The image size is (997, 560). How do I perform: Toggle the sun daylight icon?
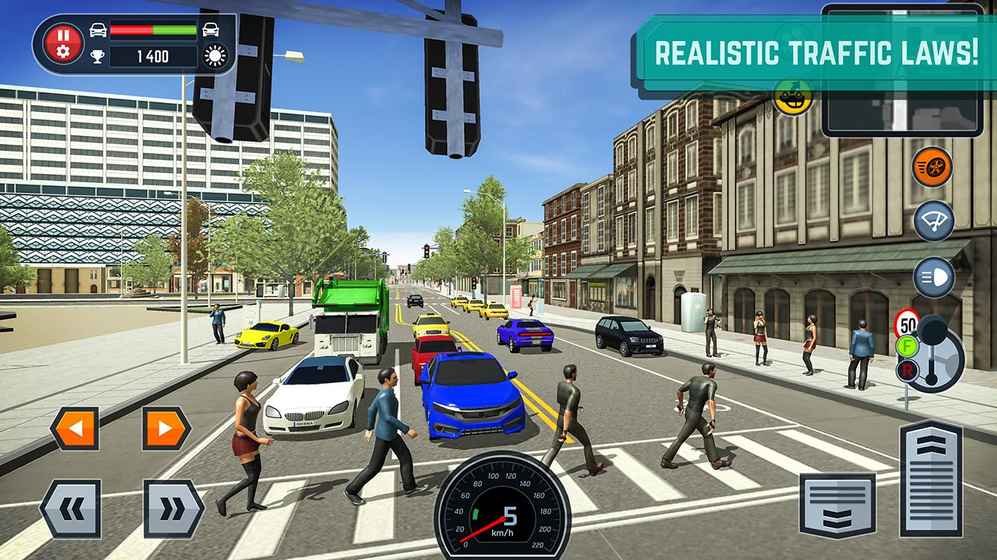(214, 56)
